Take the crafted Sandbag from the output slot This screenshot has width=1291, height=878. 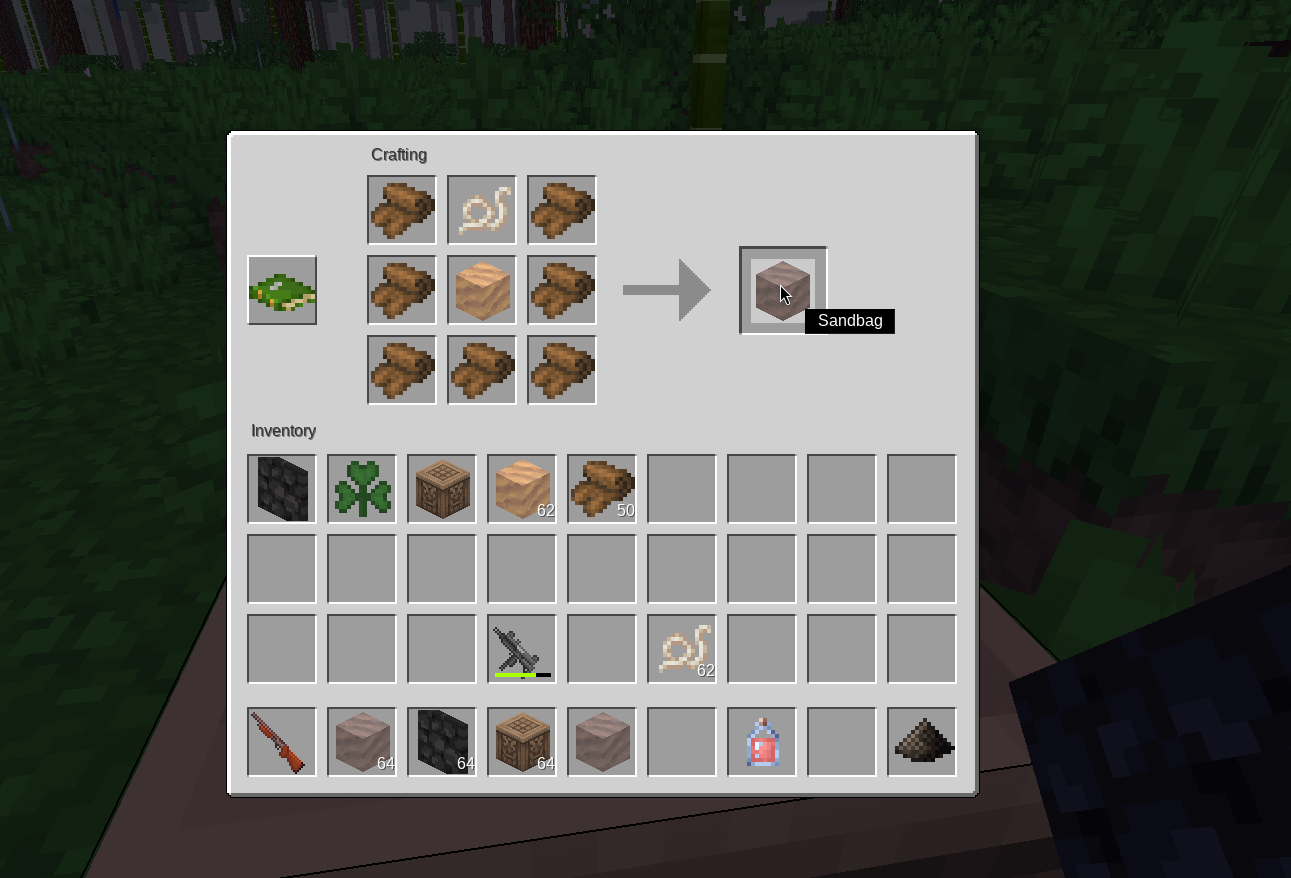click(783, 290)
